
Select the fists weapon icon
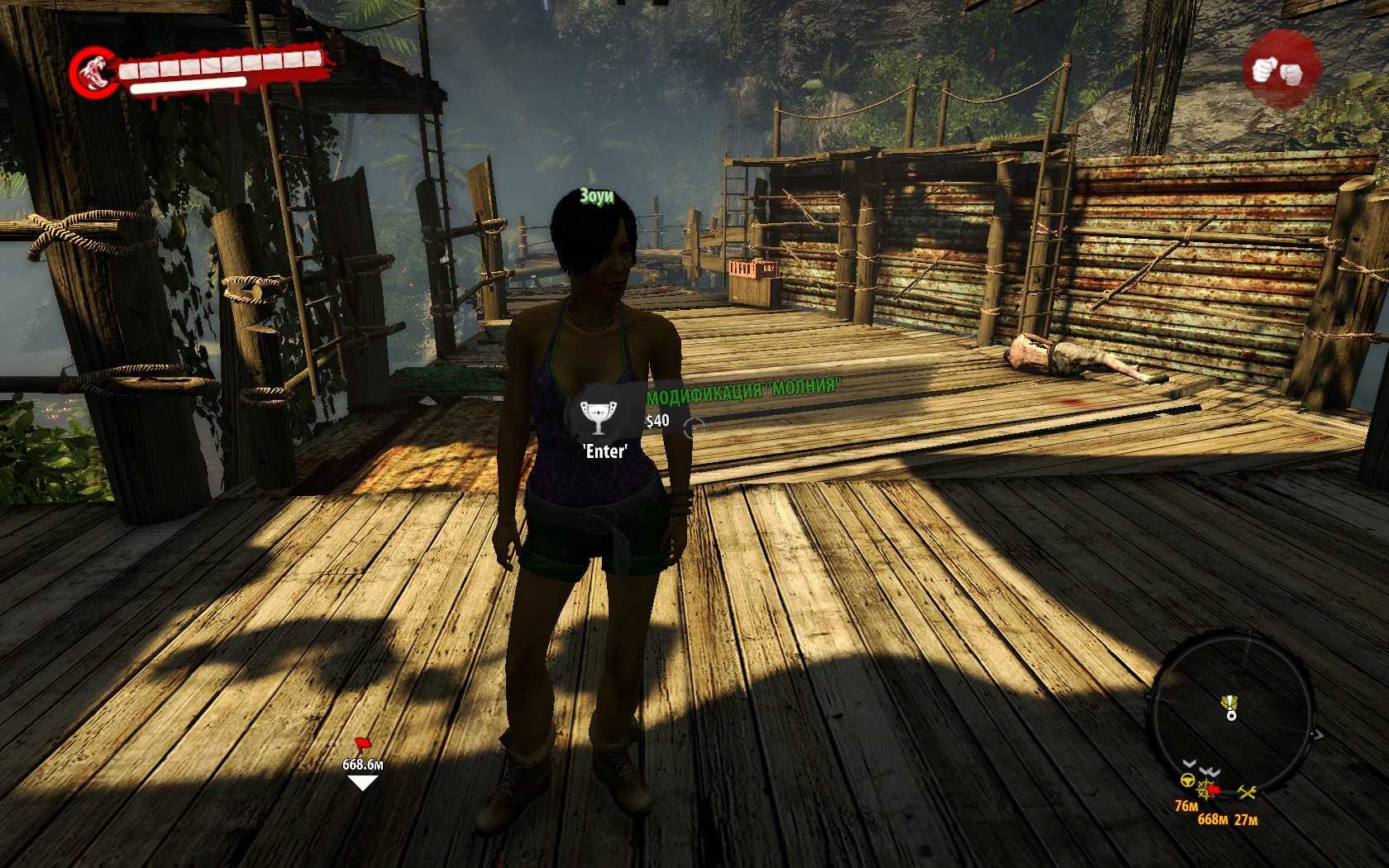1281,69
